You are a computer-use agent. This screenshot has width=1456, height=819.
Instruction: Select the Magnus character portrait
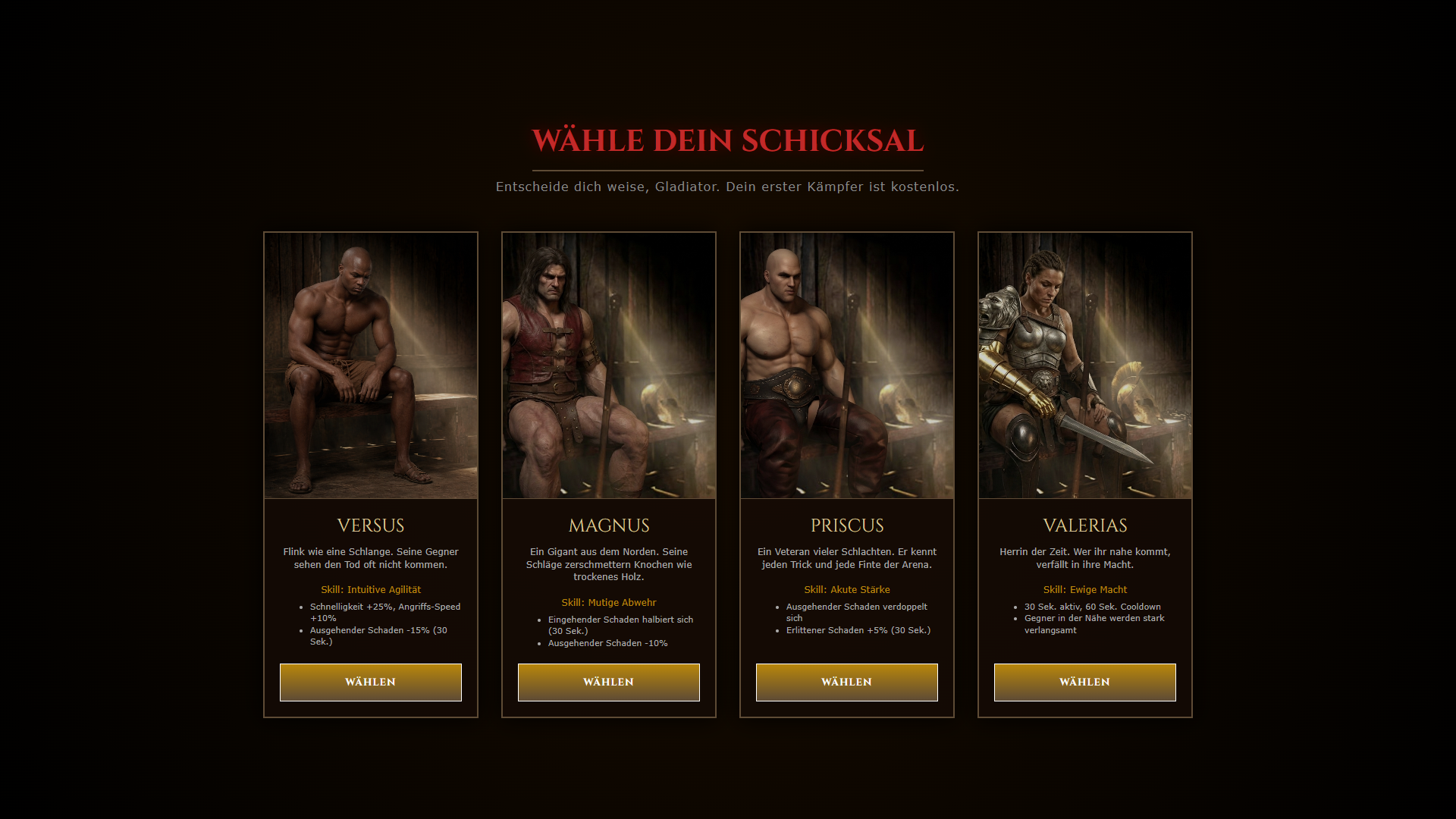pyautogui.click(x=608, y=366)
